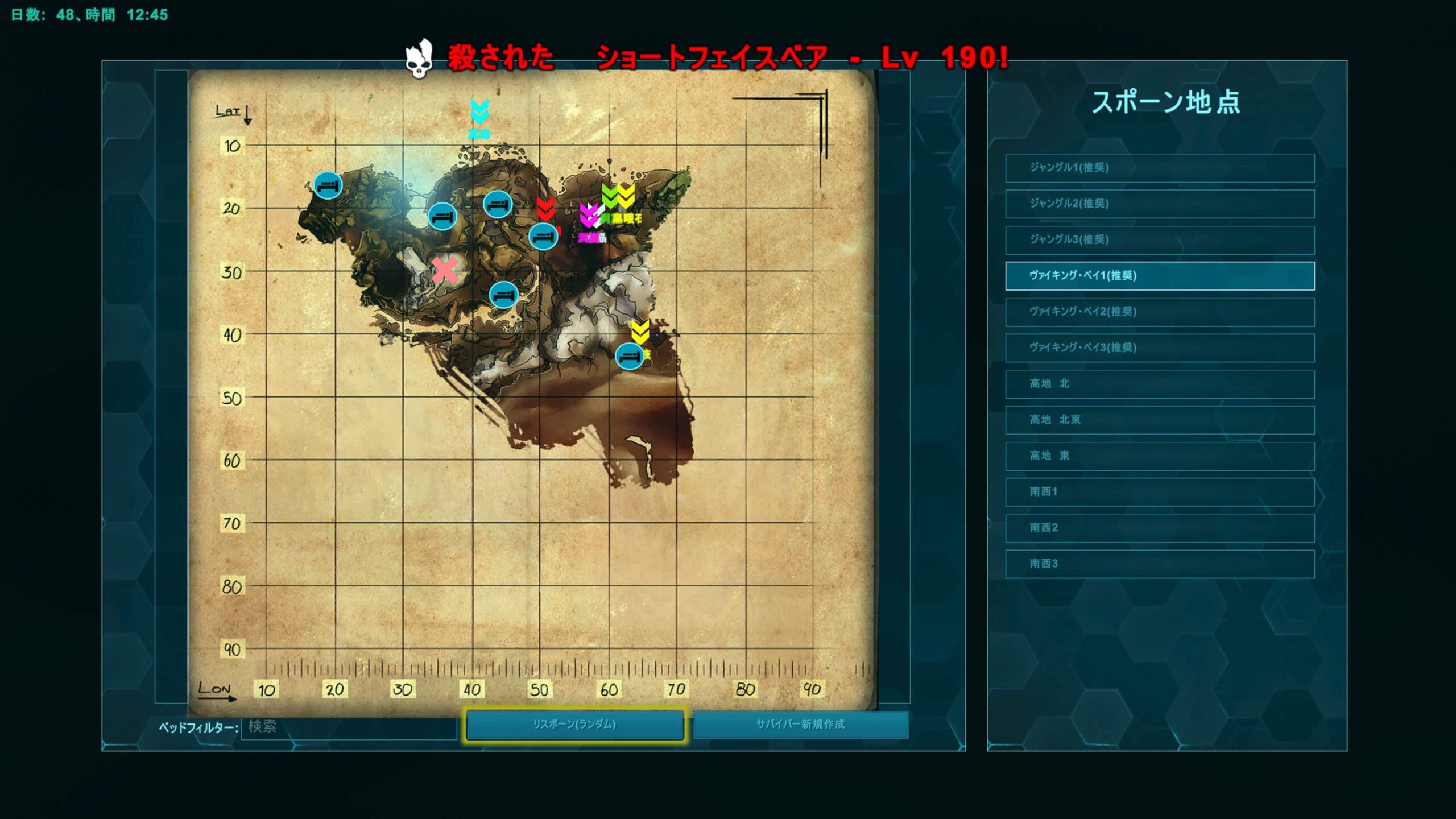Choose ジャングル2(推奨) from the spawn list

(1159, 204)
